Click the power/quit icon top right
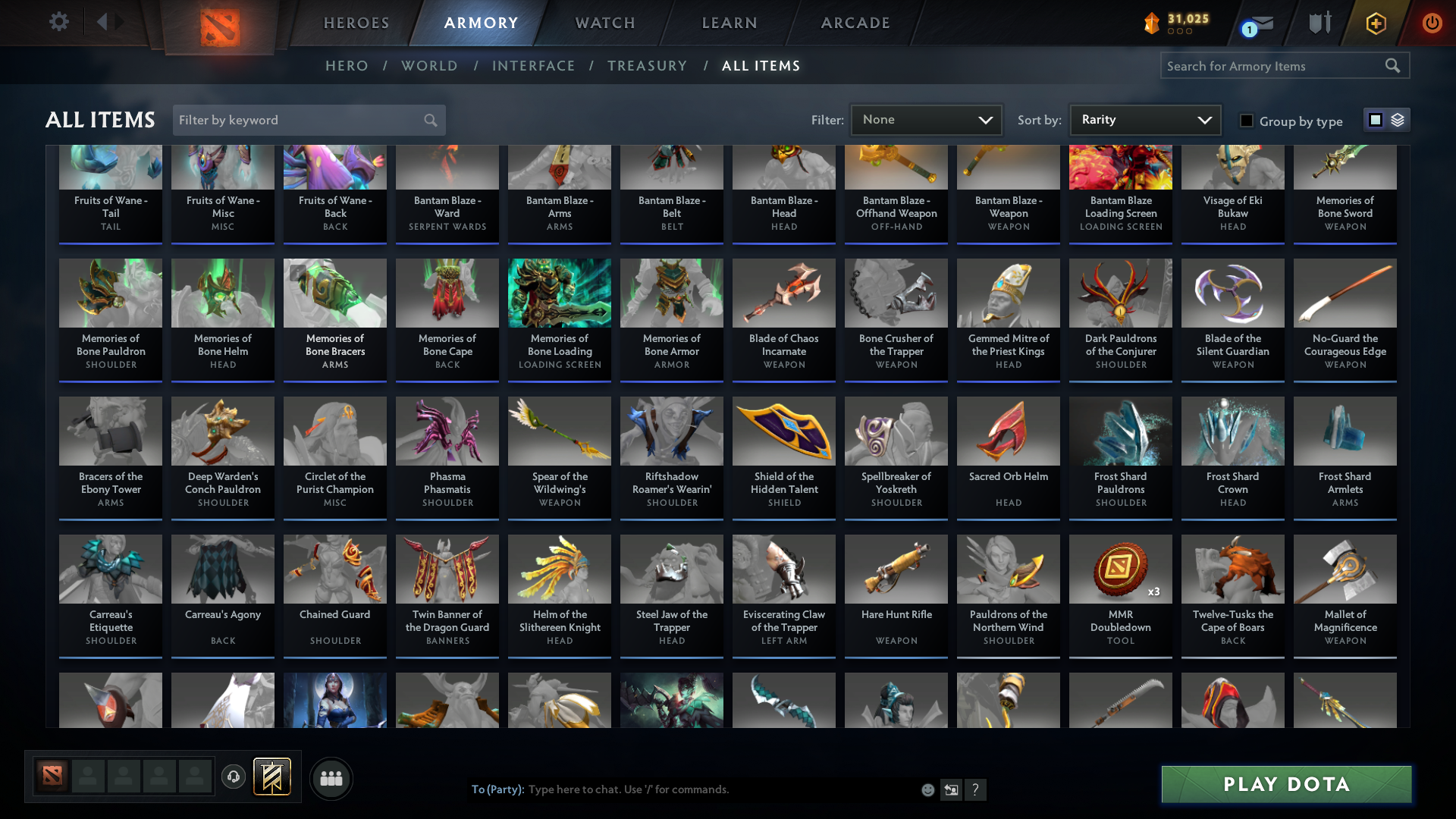This screenshot has width=1456, height=819. pyautogui.click(x=1432, y=23)
